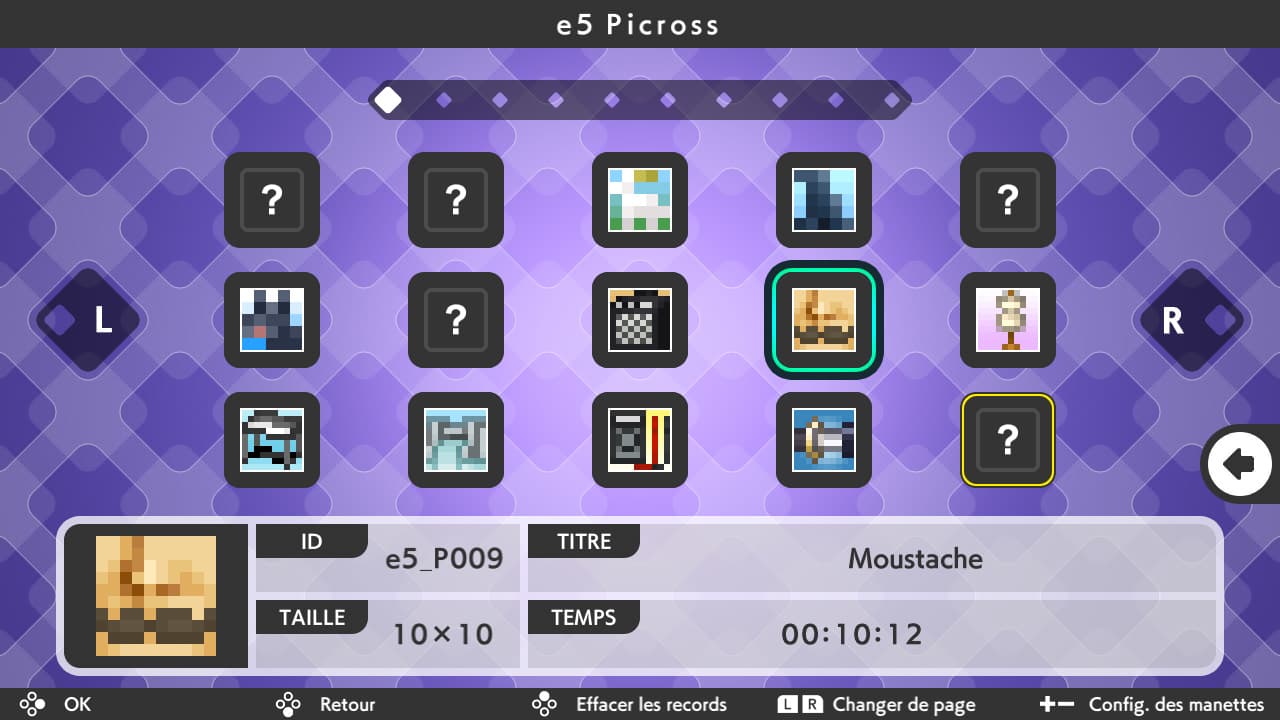Reveal the first hidden question mark puzzle
Image resolution: width=1280 pixels, height=720 pixels.
coord(272,200)
